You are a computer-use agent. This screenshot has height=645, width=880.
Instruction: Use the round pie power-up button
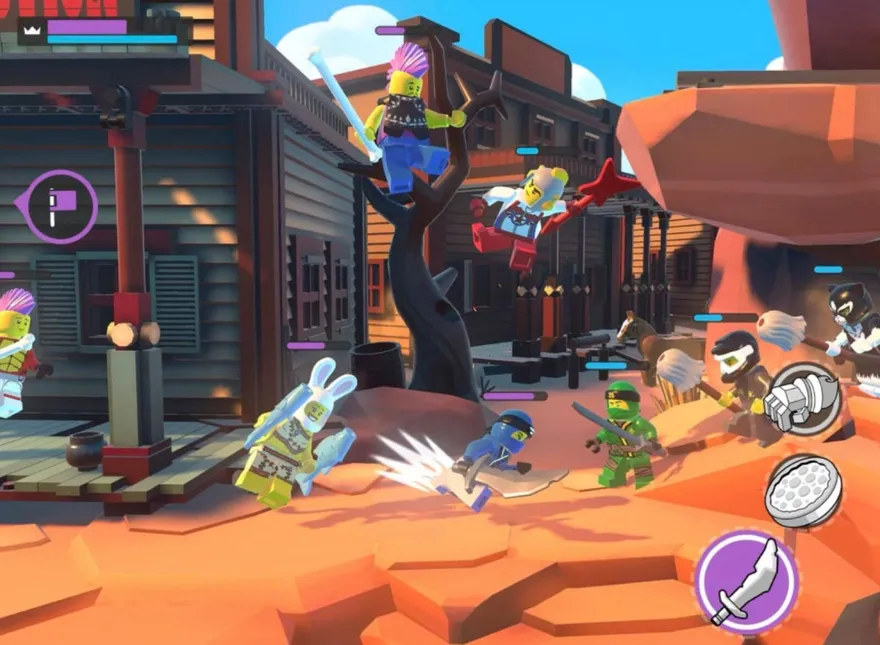coord(804,491)
